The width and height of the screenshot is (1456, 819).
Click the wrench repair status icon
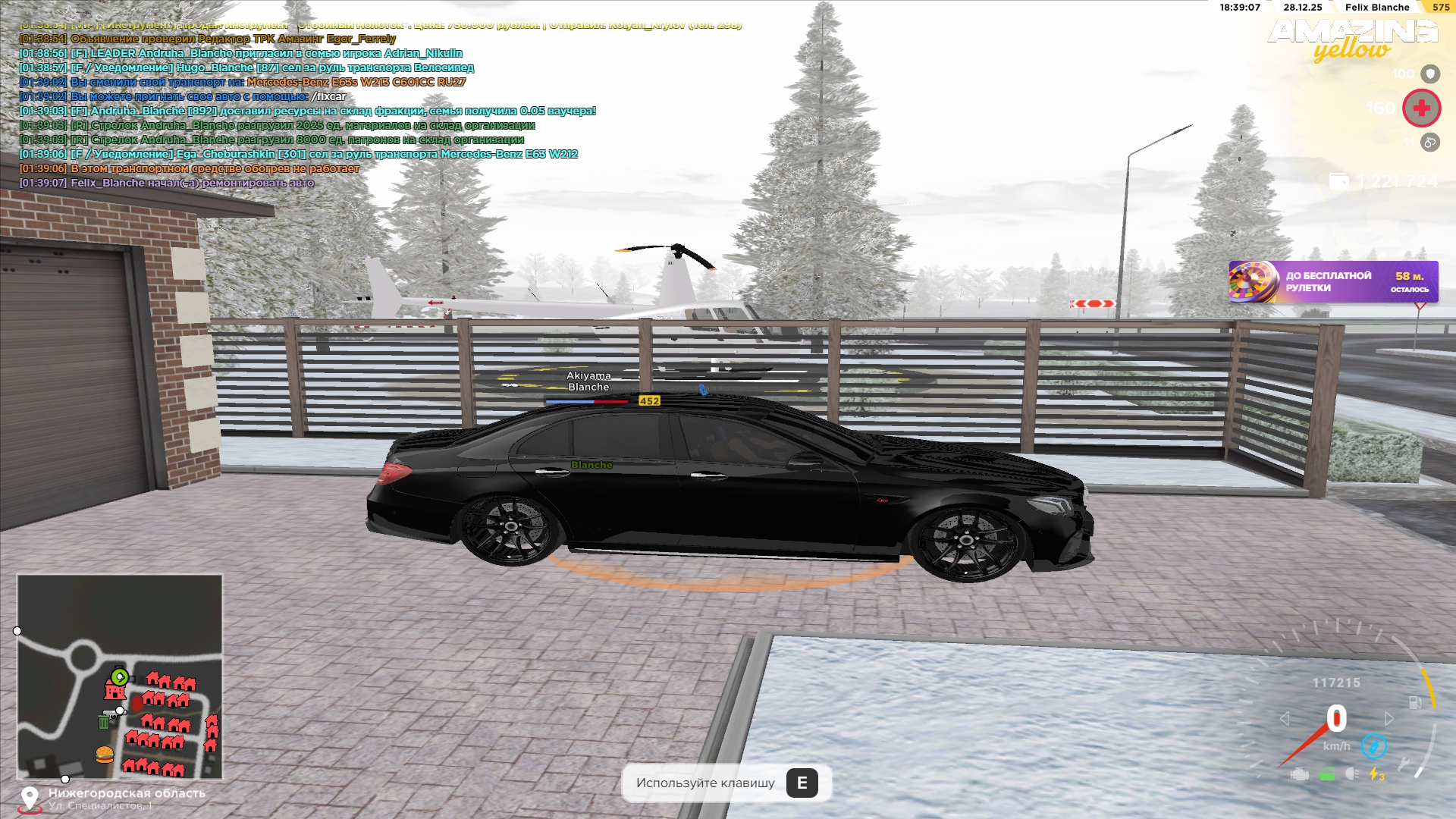point(1404,764)
